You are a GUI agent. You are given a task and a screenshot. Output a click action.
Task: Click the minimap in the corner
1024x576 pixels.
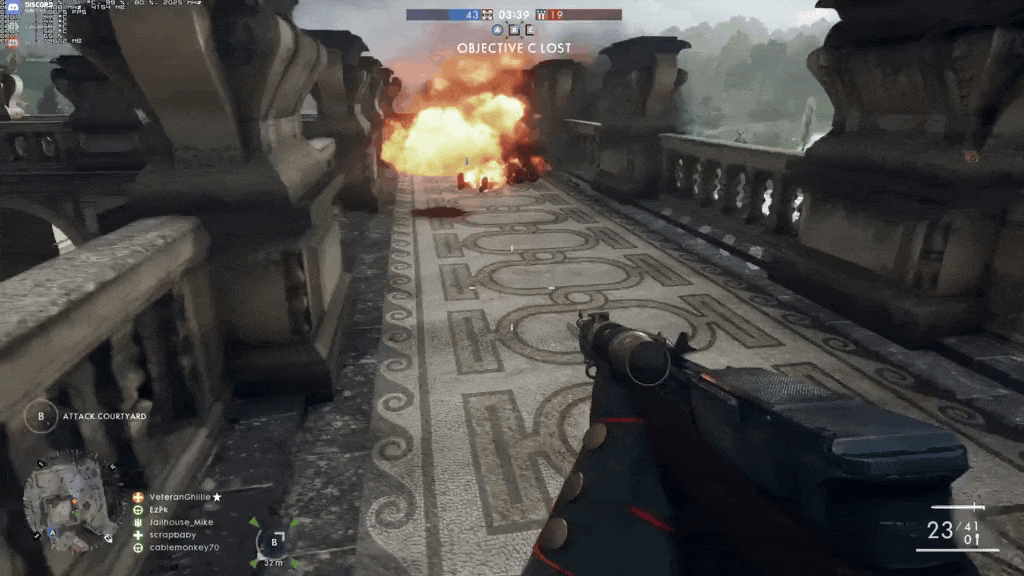pos(68,501)
